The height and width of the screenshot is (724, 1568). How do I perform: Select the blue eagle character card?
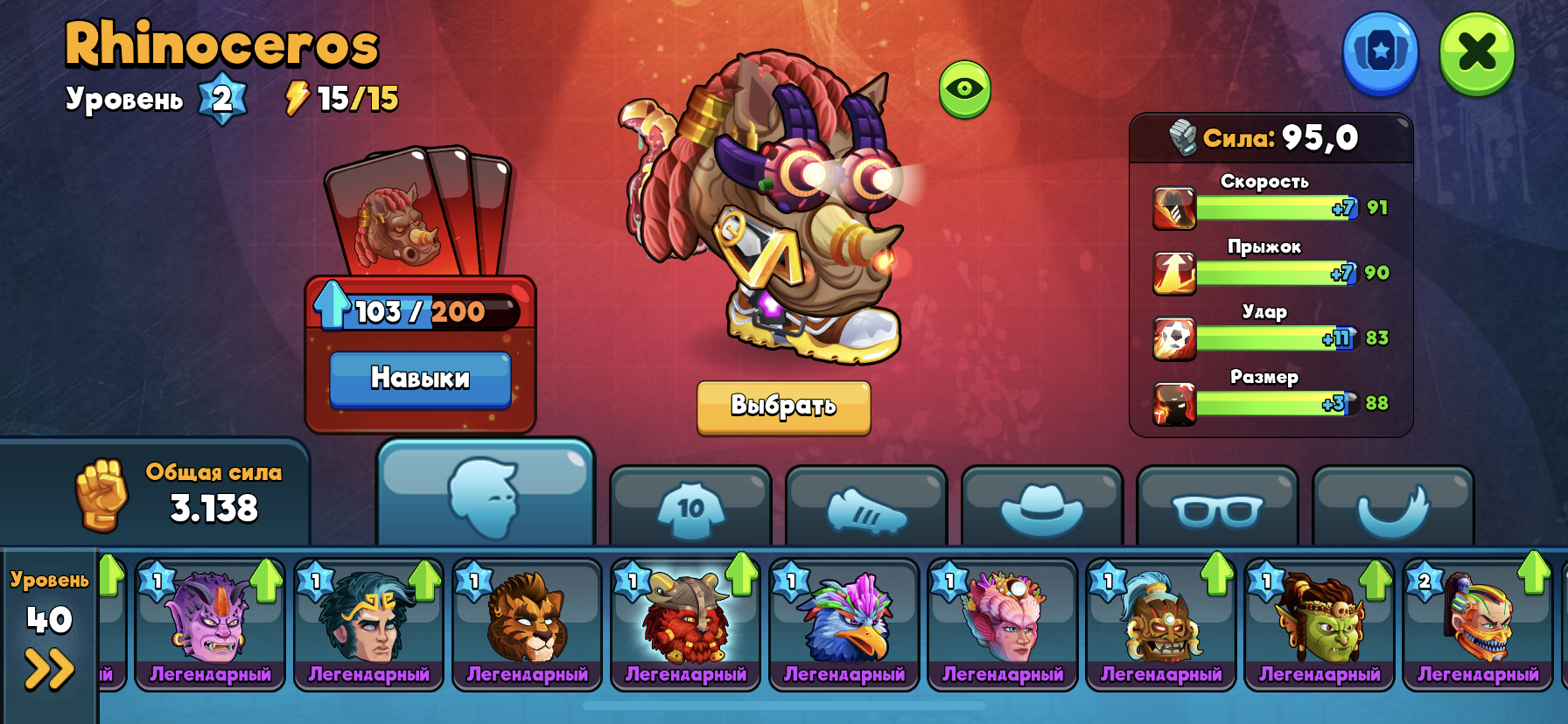click(843, 624)
